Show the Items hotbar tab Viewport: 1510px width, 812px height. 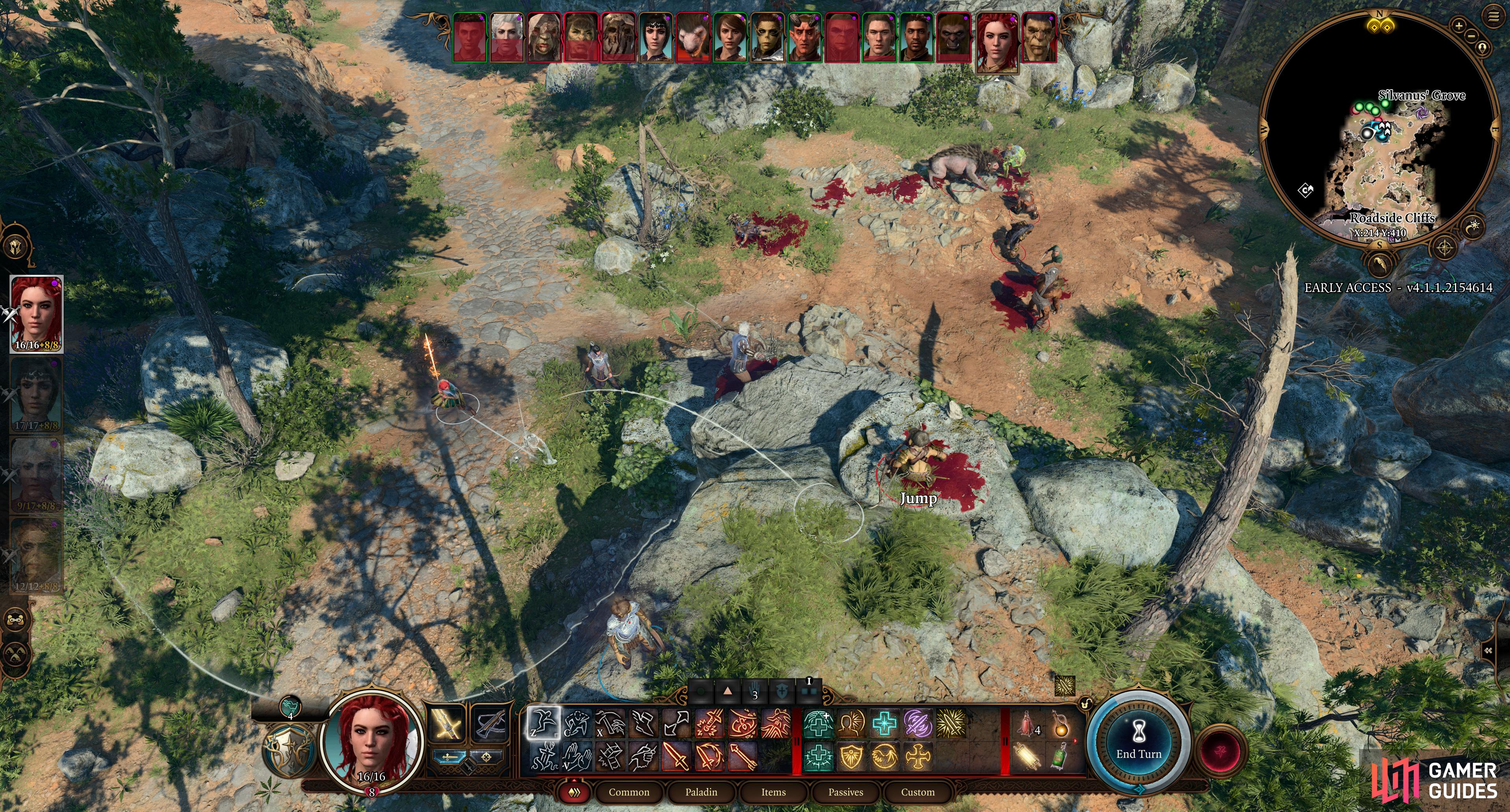point(773,792)
